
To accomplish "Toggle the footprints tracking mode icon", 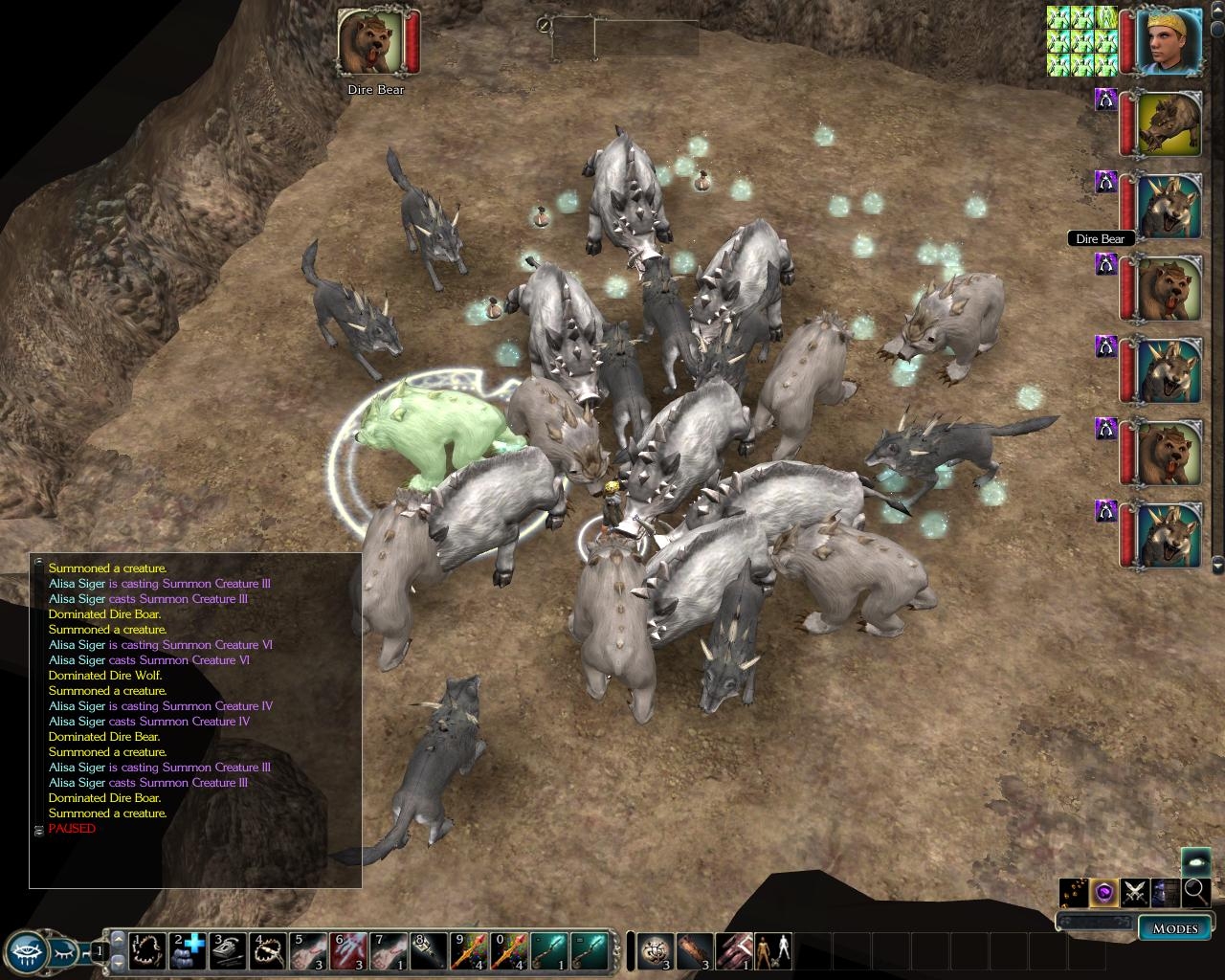I will (1074, 892).
